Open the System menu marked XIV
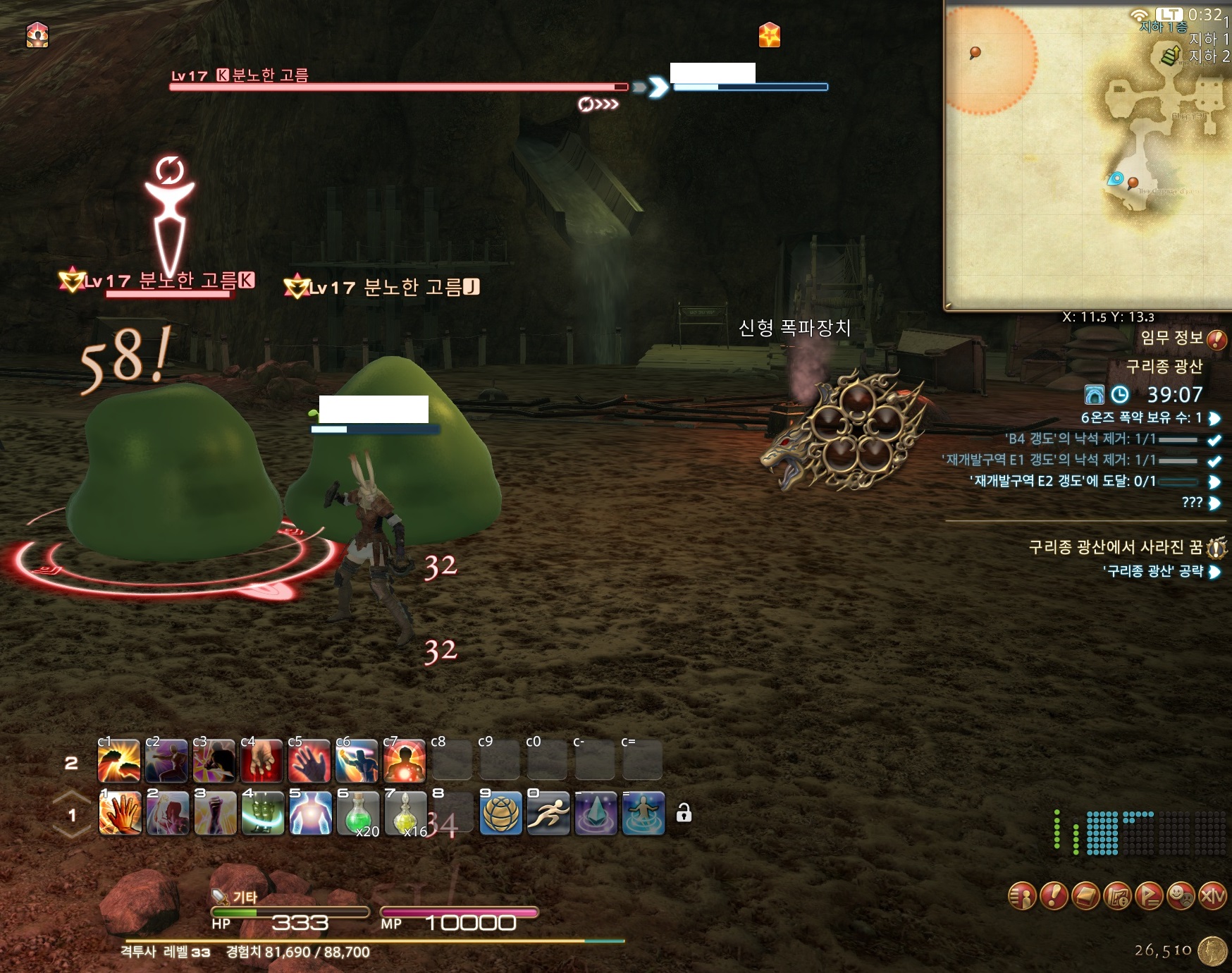Screen dimensions: 1232x973 pyautogui.click(x=1212, y=895)
